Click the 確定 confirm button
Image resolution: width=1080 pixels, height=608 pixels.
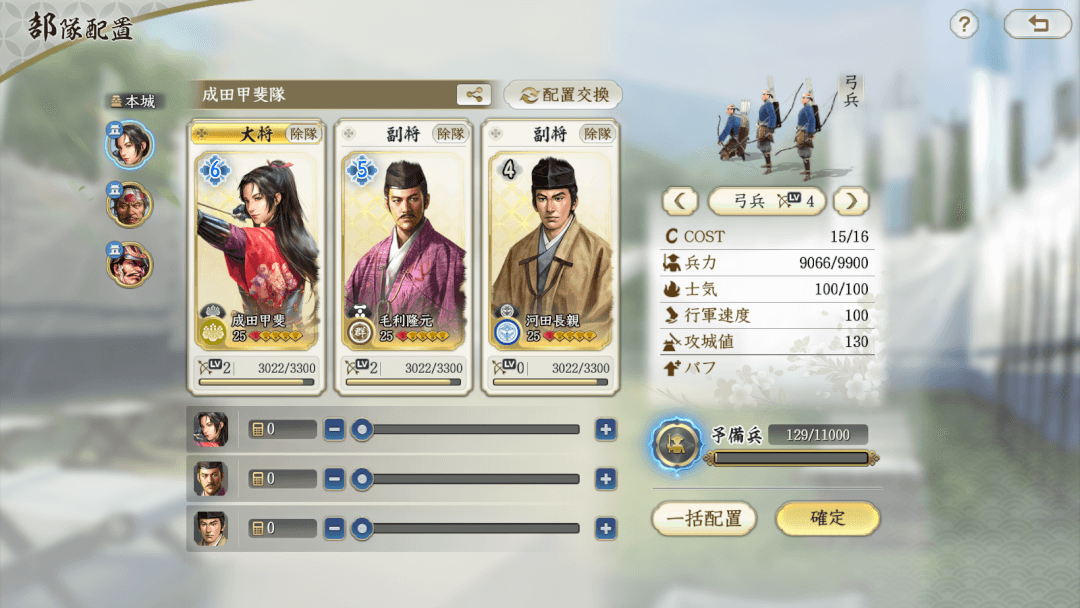click(827, 518)
